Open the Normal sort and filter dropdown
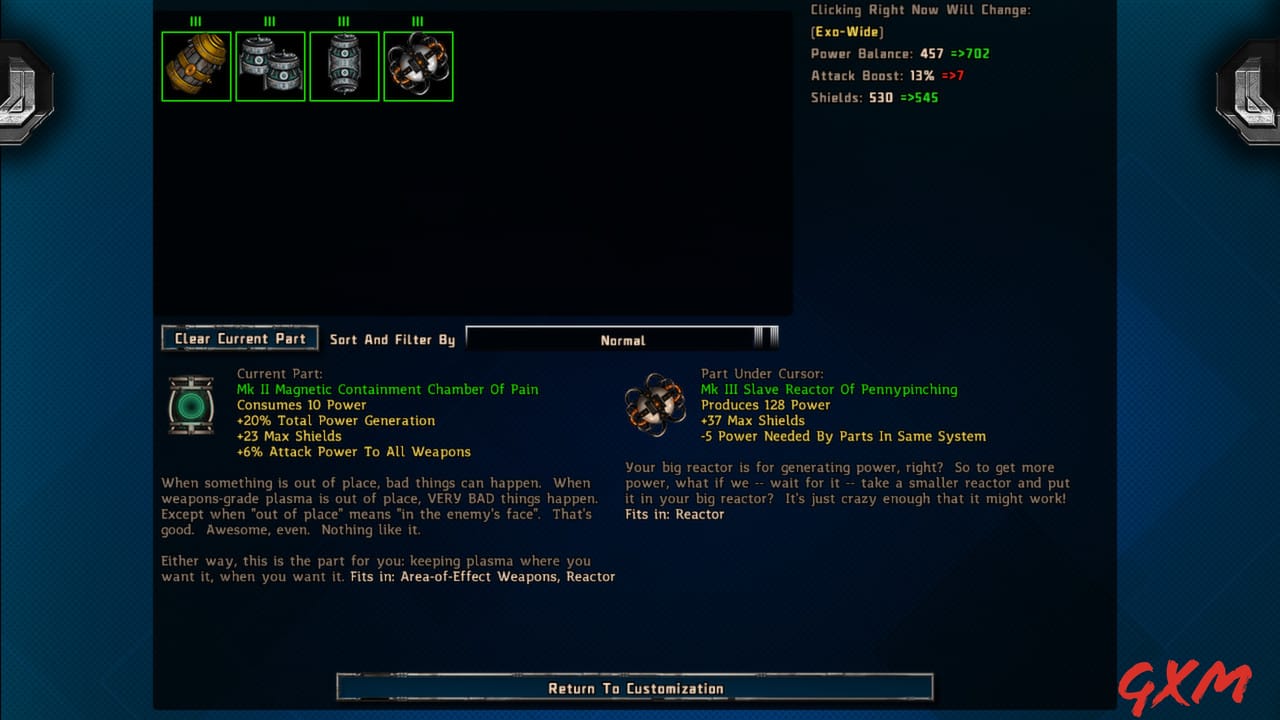 [623, 340]
